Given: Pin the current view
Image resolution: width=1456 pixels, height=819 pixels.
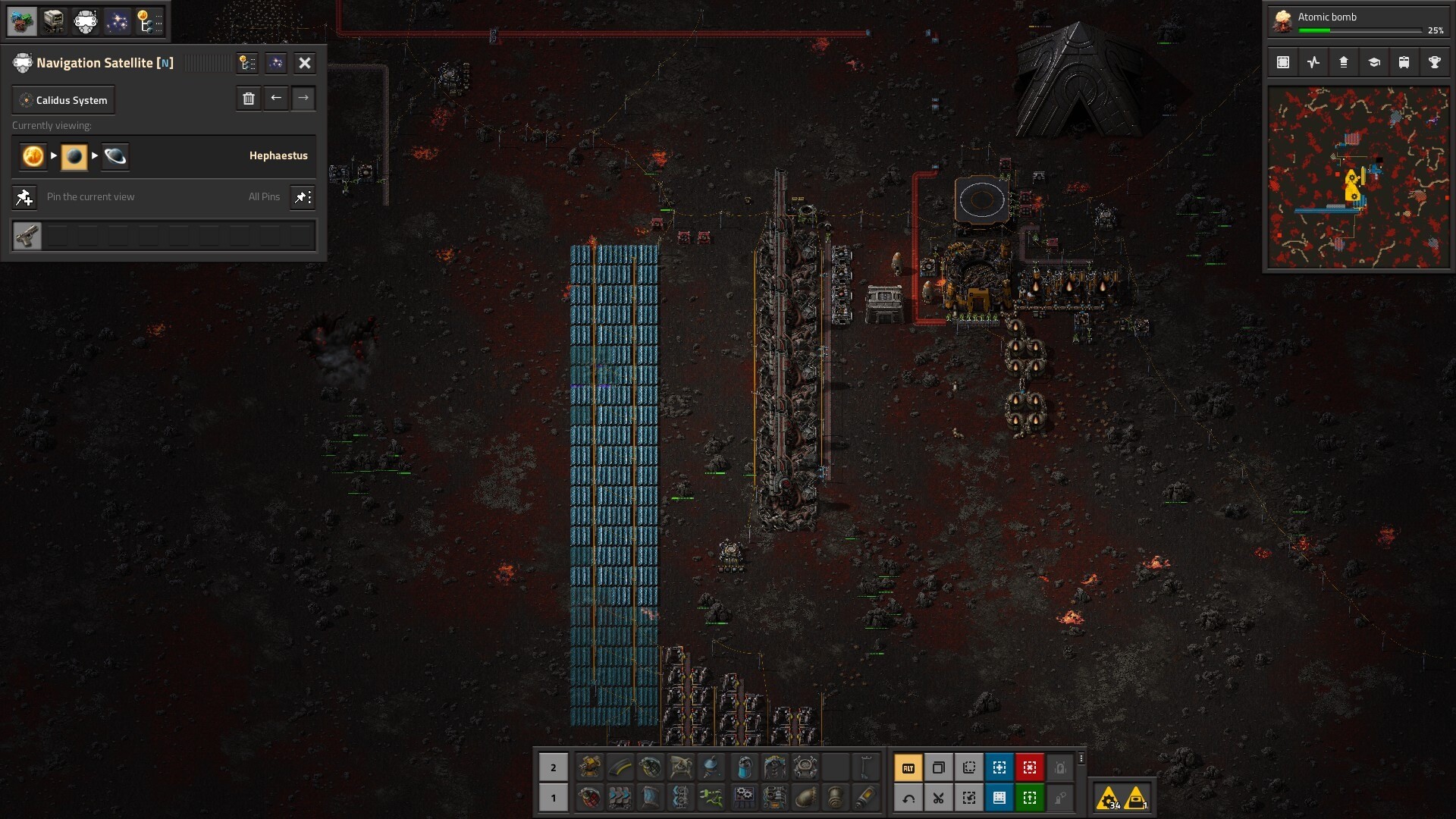Looking at the screenshot, I should 24,197.
